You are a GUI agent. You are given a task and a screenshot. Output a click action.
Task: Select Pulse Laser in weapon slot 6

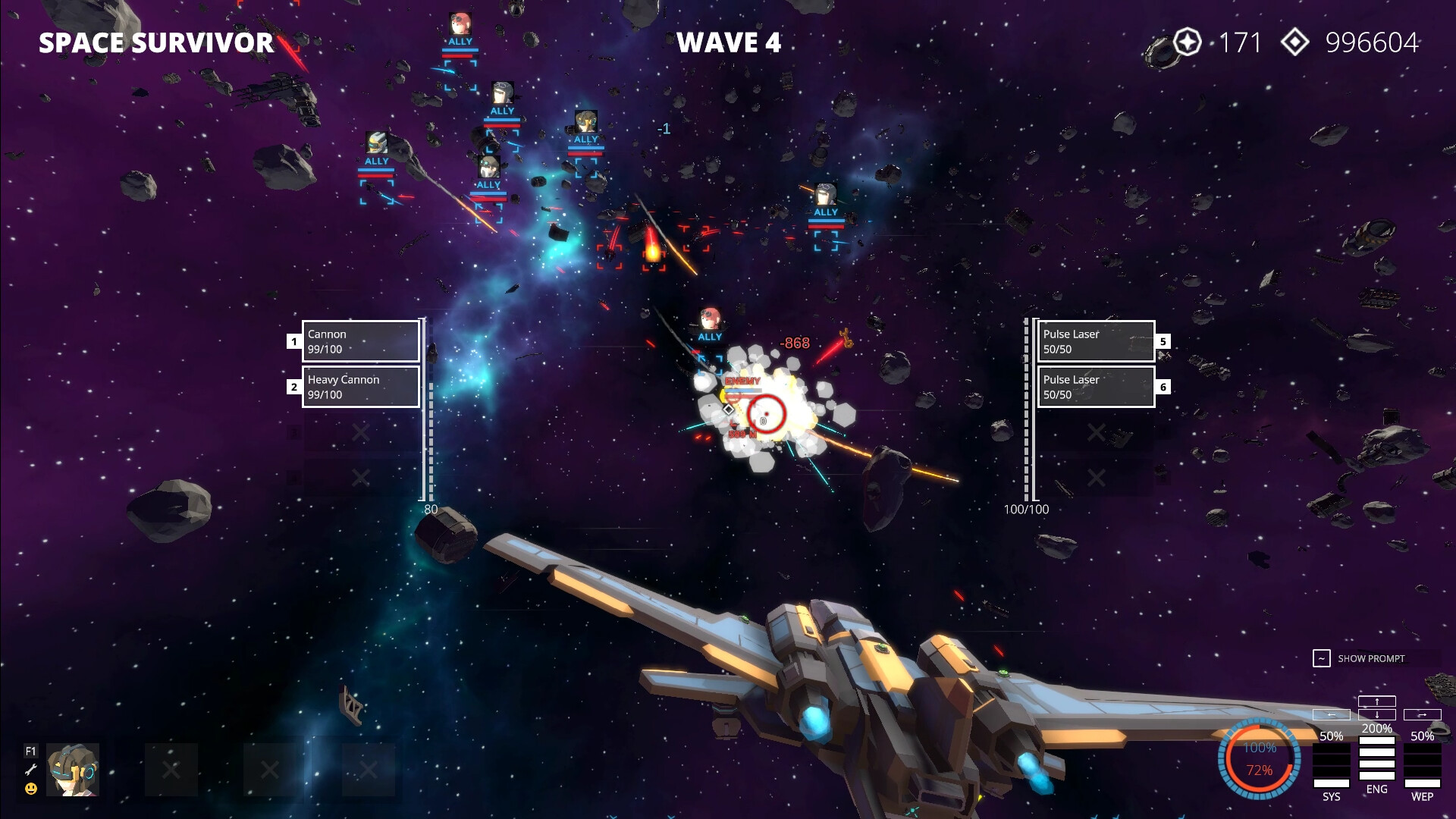pyautogui.click(x=1096, y=387)
